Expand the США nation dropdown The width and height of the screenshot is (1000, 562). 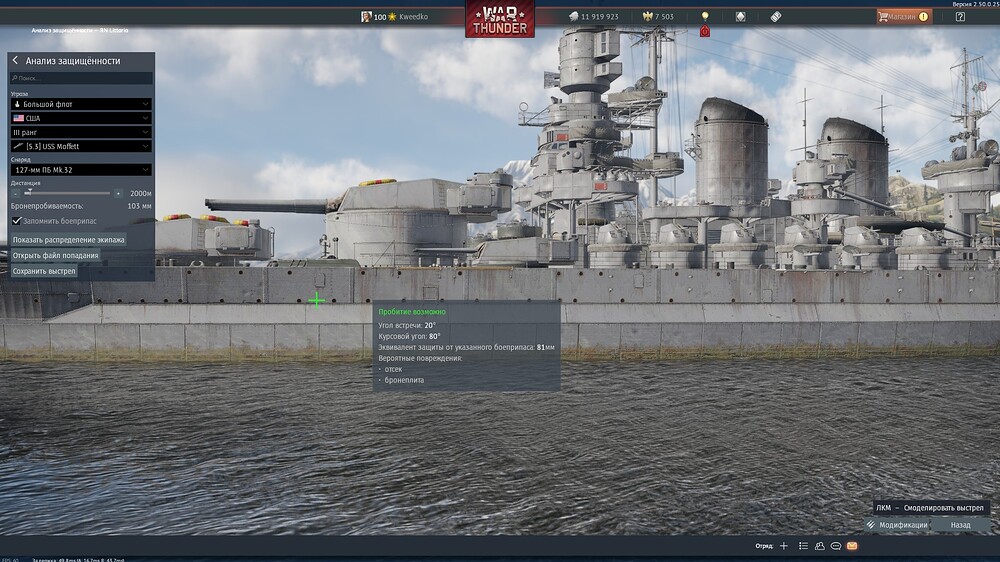(x=81, y=118)
